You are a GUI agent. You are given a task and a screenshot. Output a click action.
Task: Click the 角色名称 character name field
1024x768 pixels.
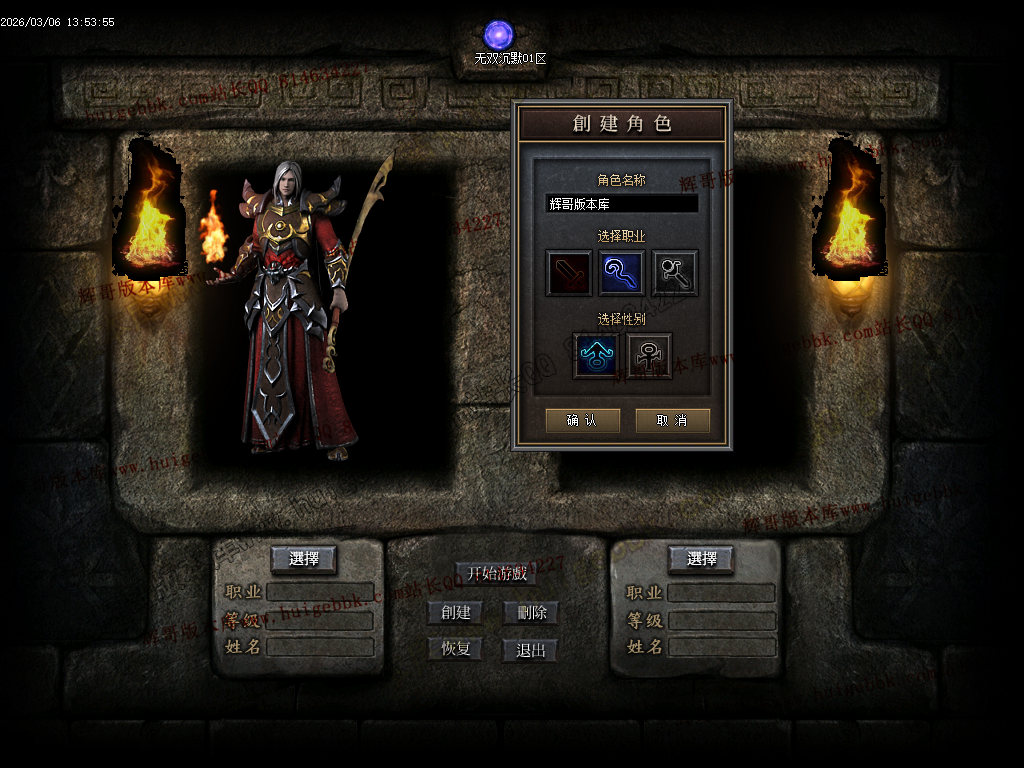(x=621, y=204)
